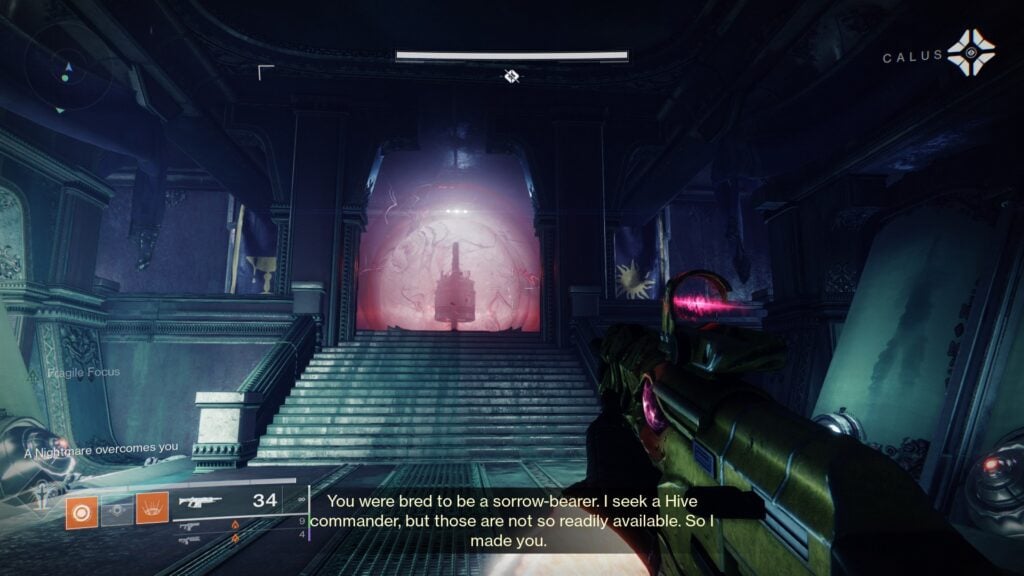Click the diamond objective marker below boss bar
Viewport: 1024px width, 576px height.
click(x=511, y=76)
